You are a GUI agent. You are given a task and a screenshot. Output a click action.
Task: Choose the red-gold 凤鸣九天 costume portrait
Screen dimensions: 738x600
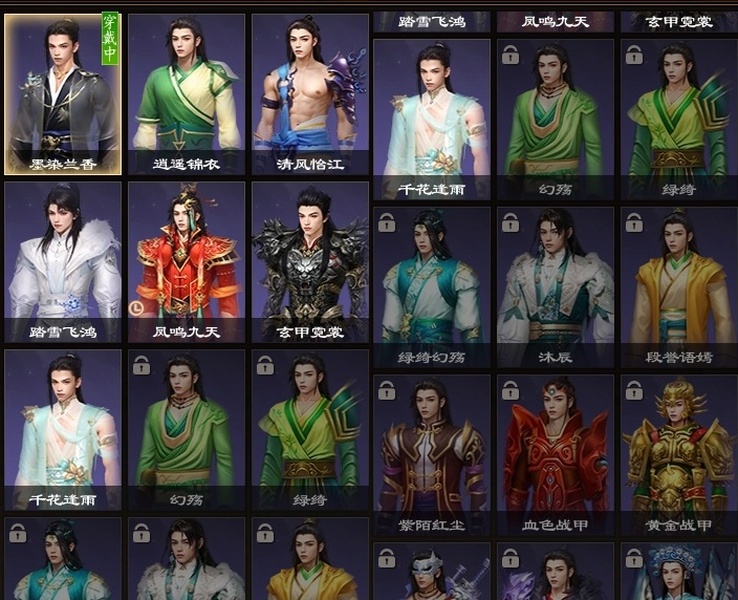click(x=186, y=261)
